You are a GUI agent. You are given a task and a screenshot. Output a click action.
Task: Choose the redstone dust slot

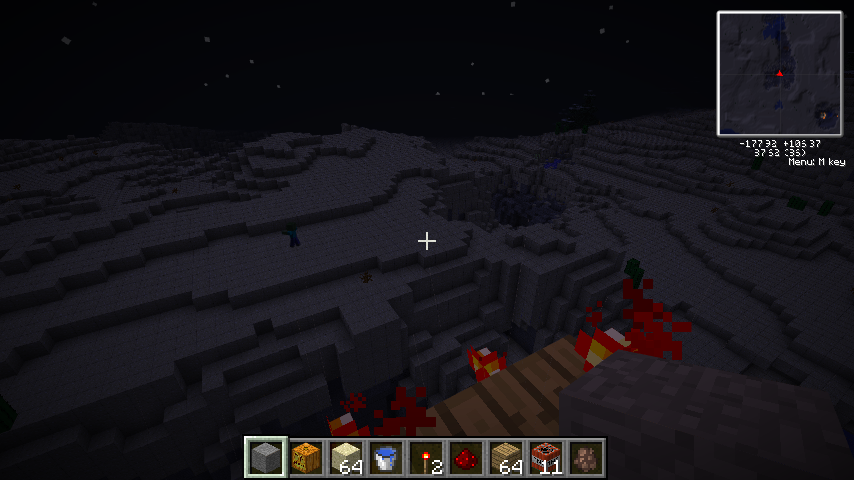point(467,458)
